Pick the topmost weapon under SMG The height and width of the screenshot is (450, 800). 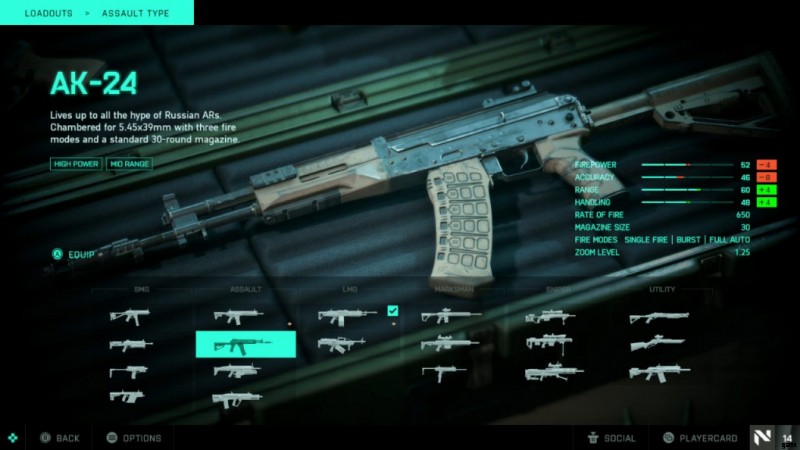coord(131,316)
